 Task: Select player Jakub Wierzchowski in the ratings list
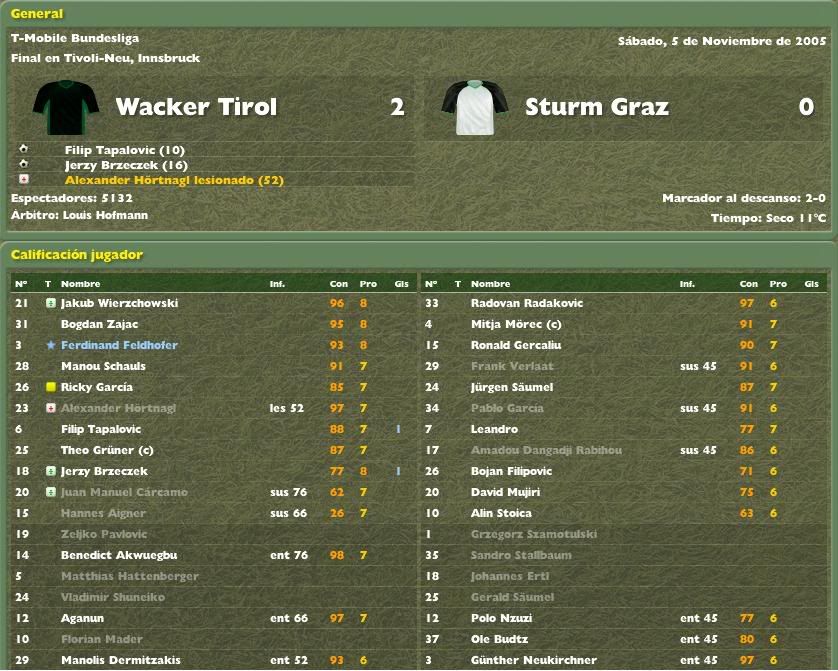click(x=119, y=303)
